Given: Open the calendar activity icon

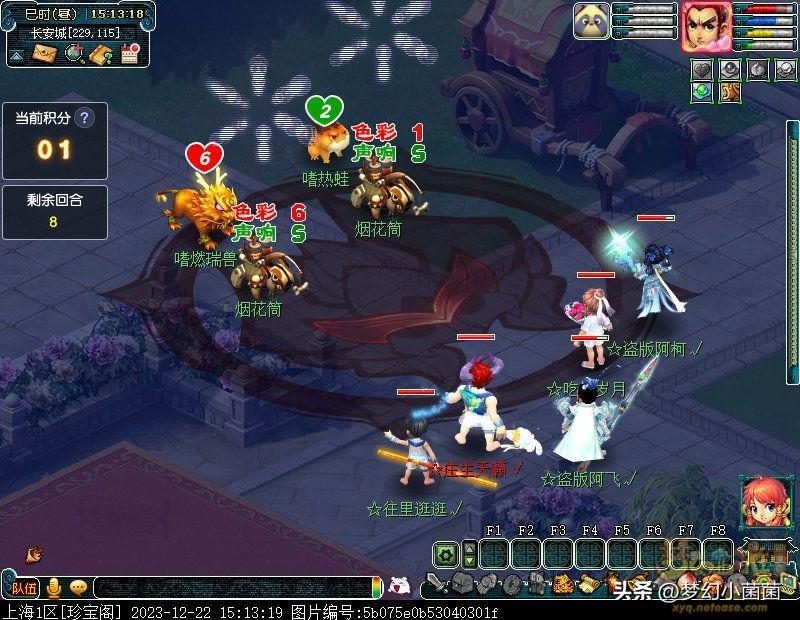Looking at the screenshot, I should point(128,54).
